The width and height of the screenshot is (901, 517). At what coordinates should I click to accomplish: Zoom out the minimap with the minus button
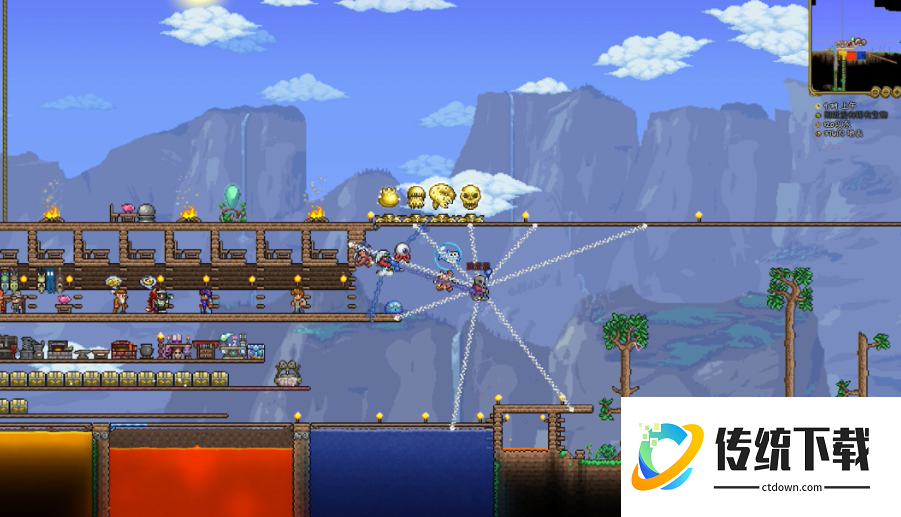(x=886, y=92)
